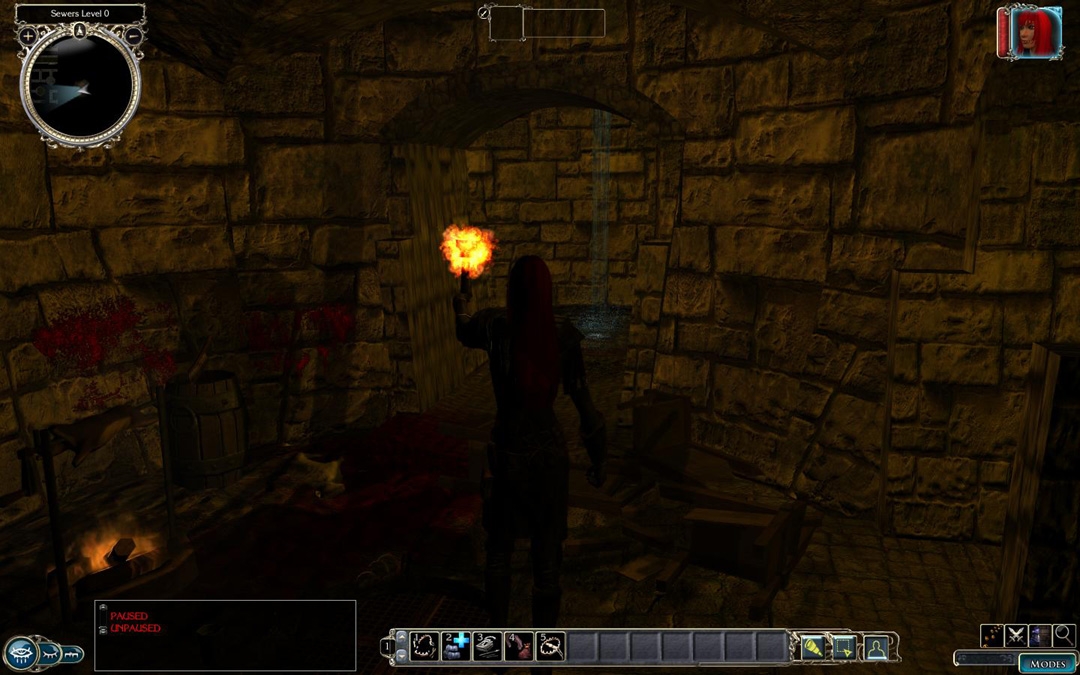
Task: Open the character silhouette button
Action: coord(876,647)
